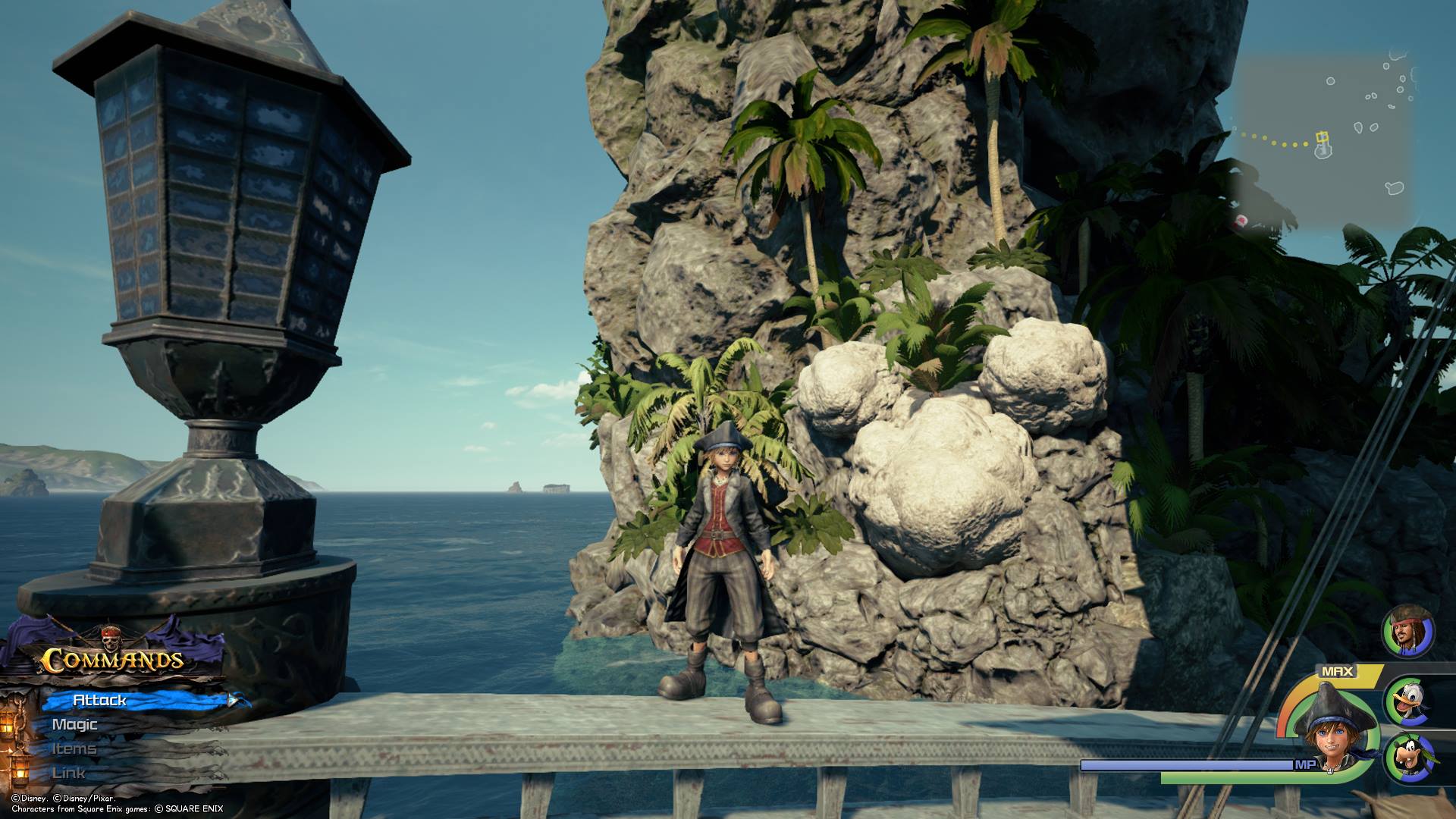Open the Items command

click(x=74, y=748)
